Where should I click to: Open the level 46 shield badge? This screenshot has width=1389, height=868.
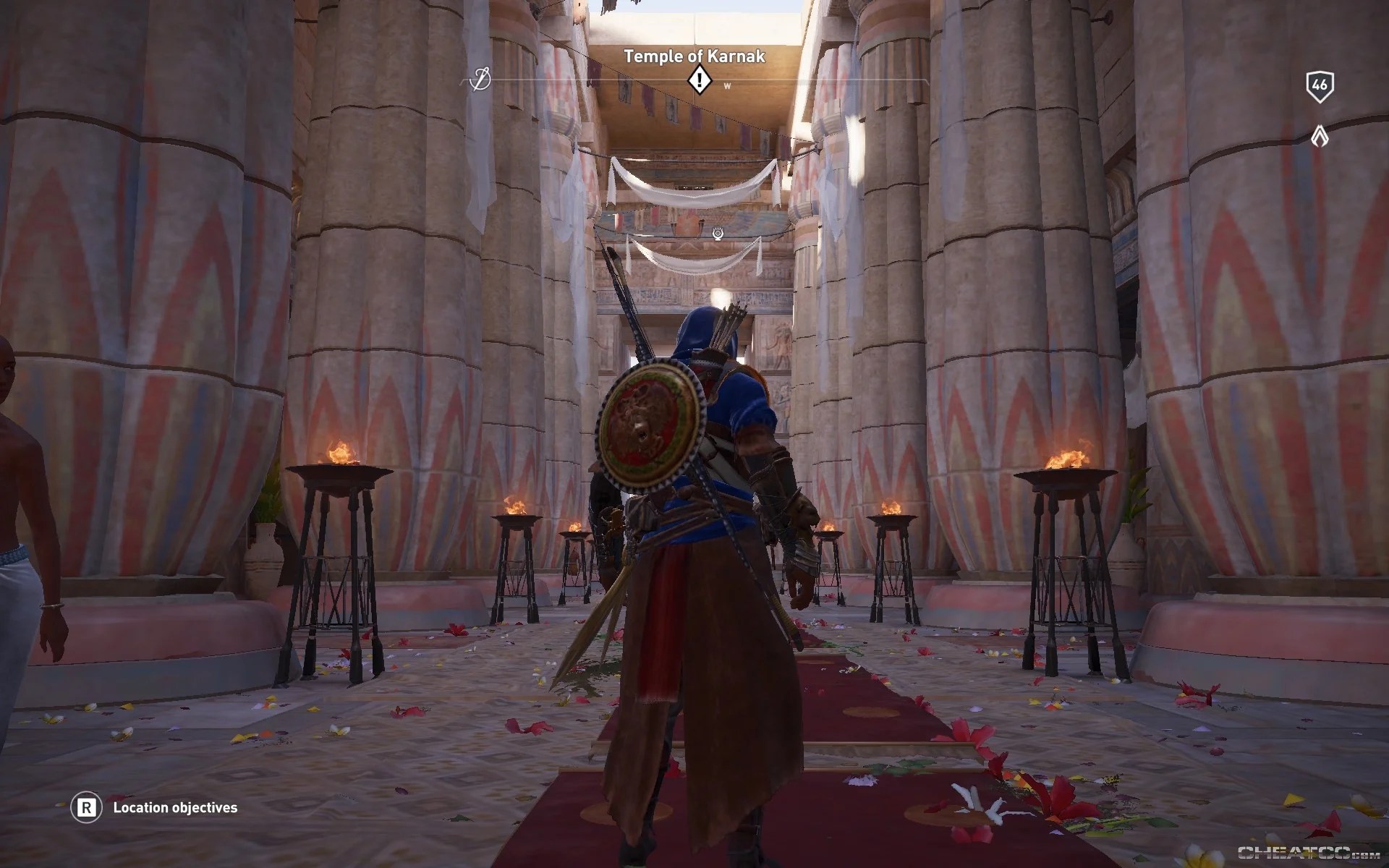pyautogui.click(x=1320, y=86)
